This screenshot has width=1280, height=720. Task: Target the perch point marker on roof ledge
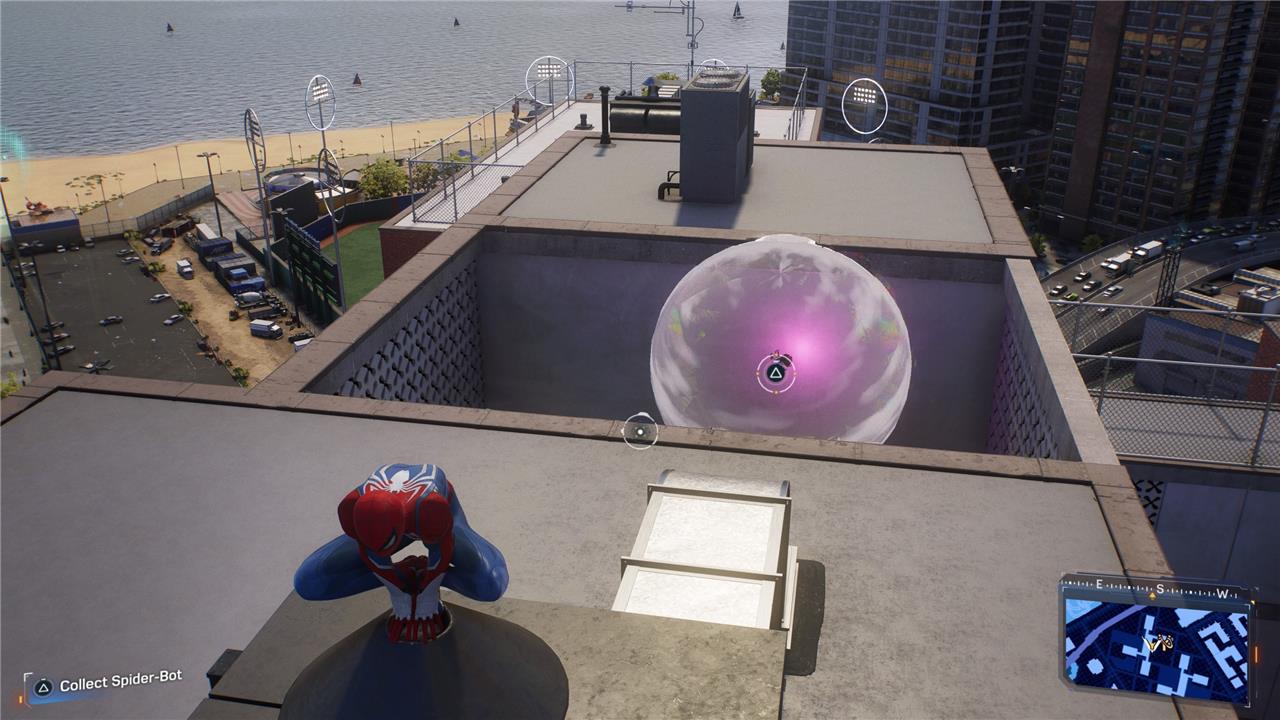pos(640,431)
